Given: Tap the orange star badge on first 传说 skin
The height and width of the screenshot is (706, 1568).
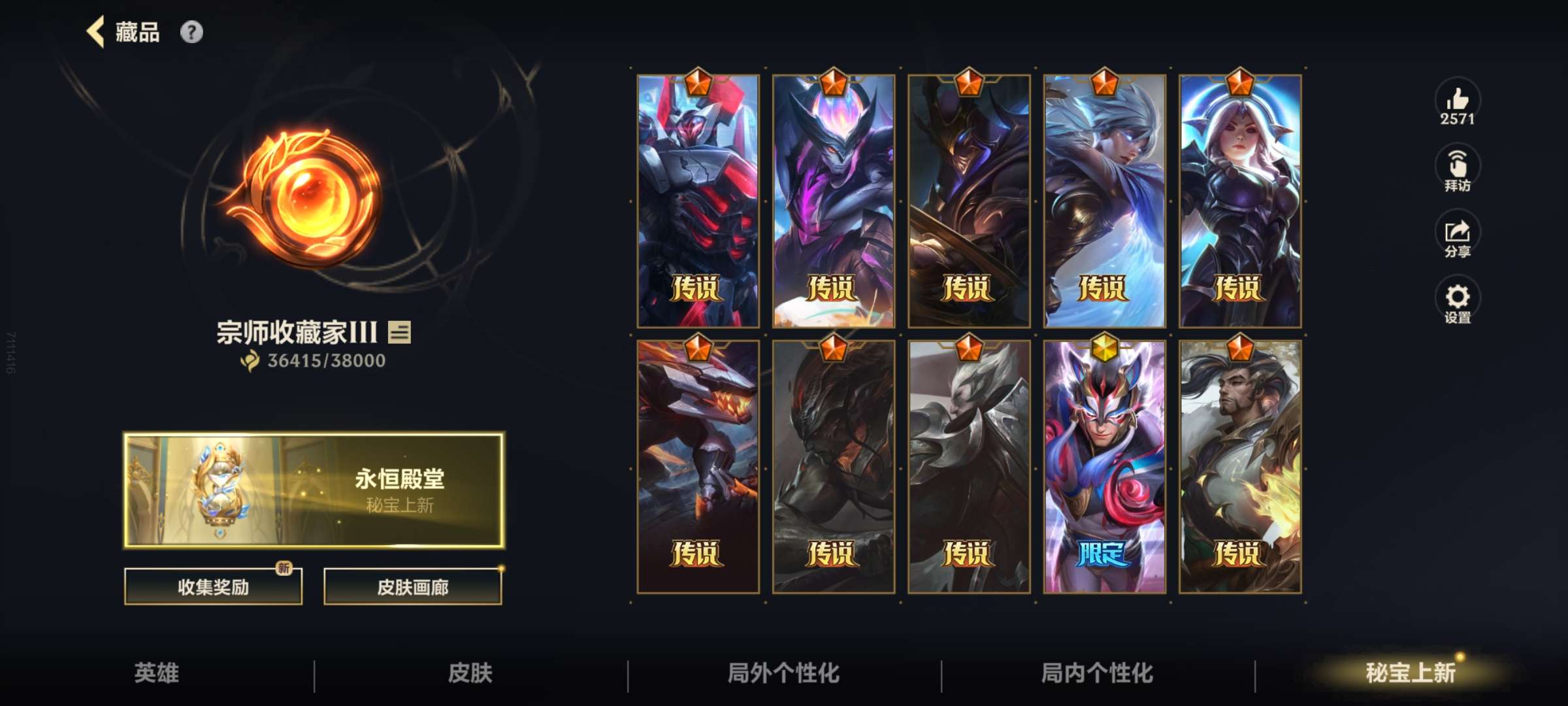Looking at the screenshot, I should tap(696, 82).
